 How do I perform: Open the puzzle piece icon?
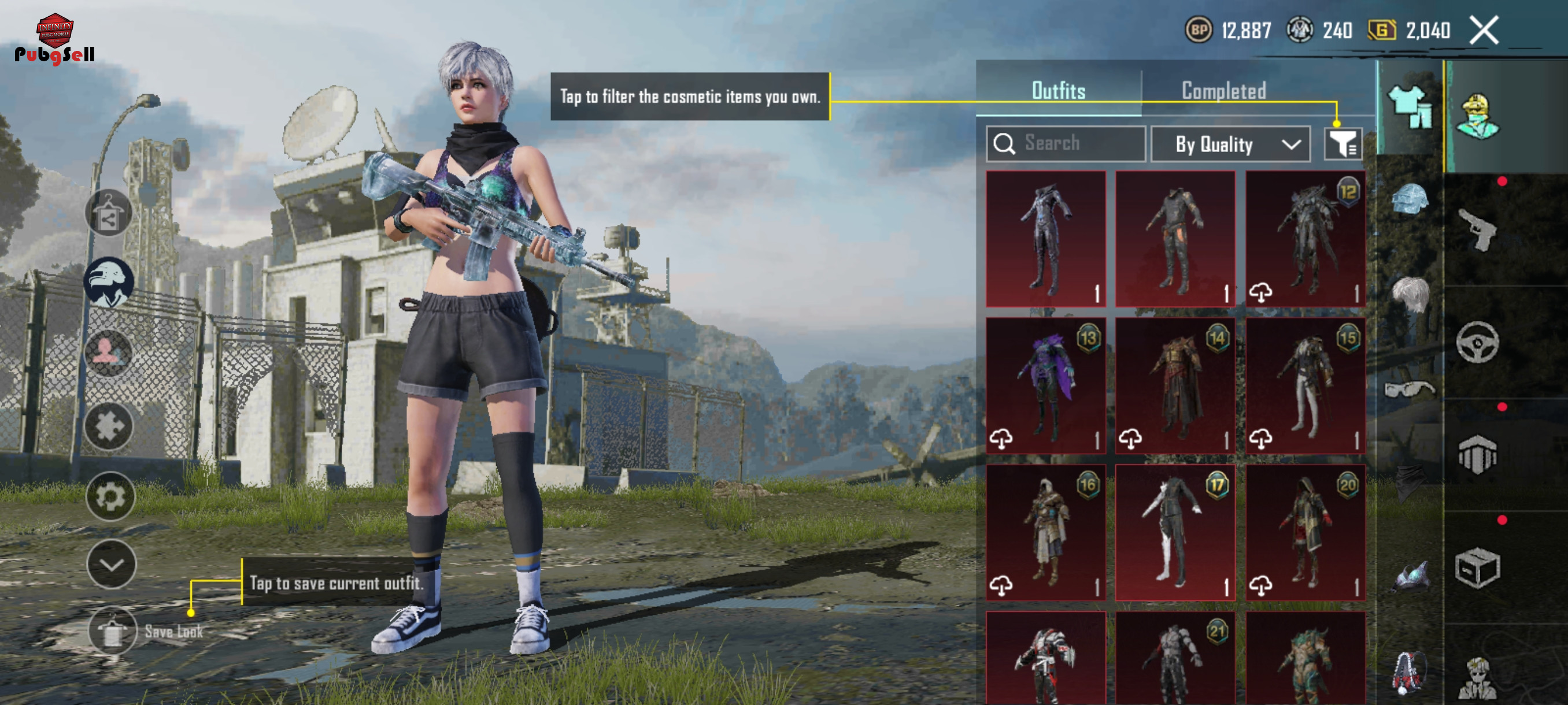click(109, 426)
